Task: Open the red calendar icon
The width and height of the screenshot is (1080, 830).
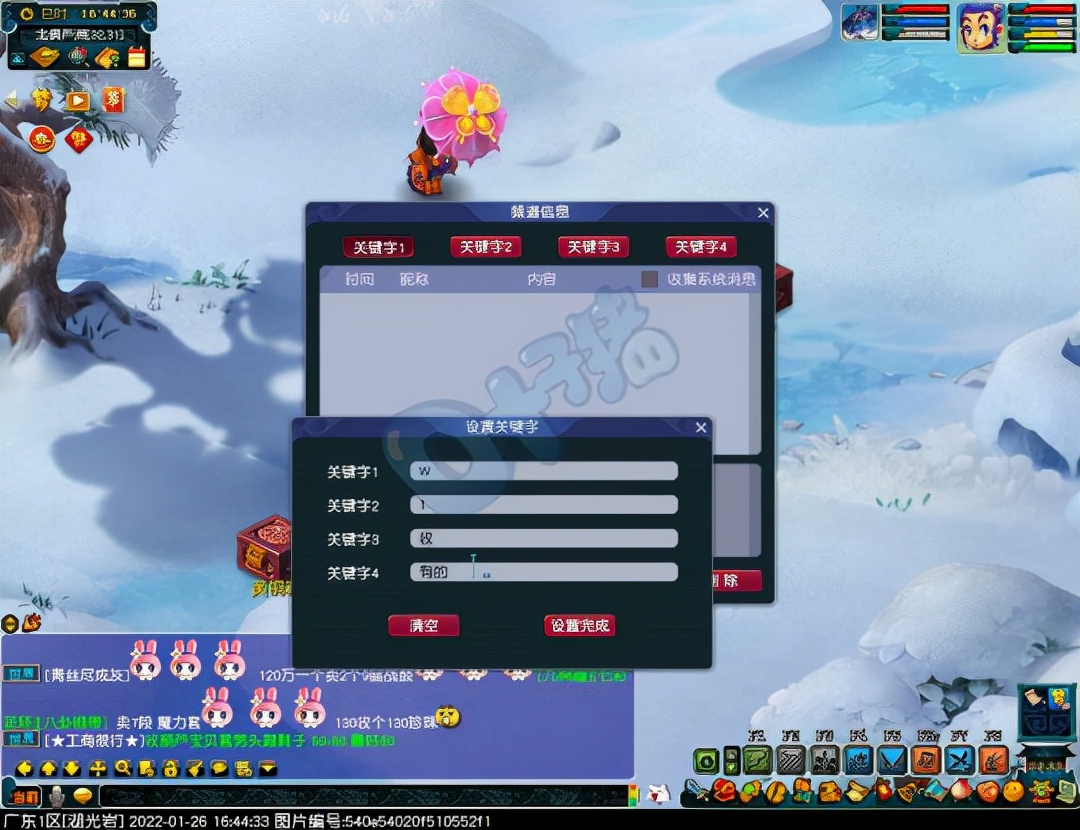Action: pyautogui.click(x=137, y=57)
